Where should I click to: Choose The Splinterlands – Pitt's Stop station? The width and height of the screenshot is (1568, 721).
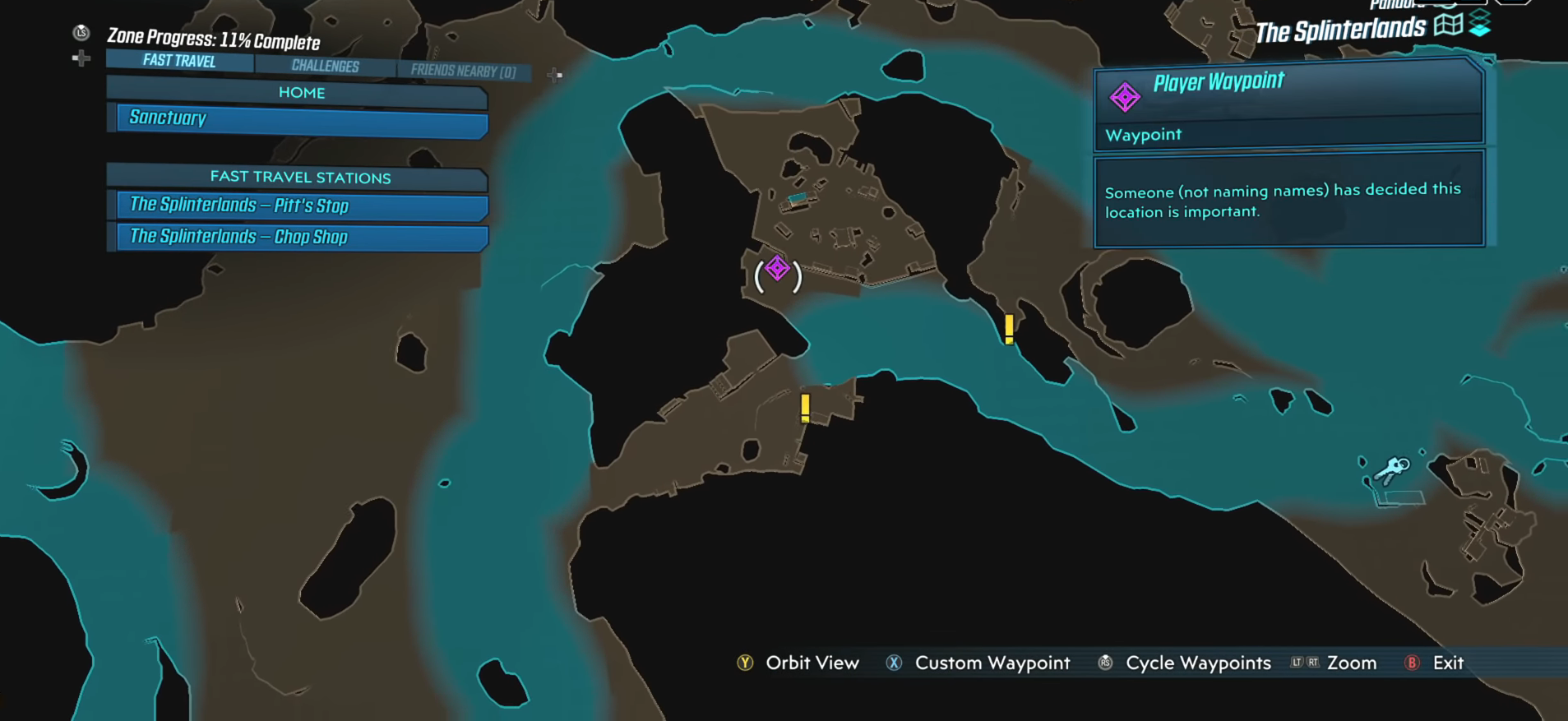[302, 206]
